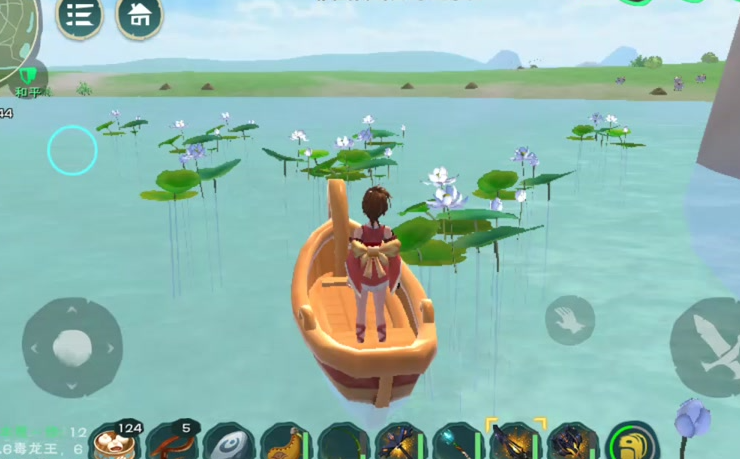
Task: Select the silver shield hotbar slot
Action: click(x=228, y=443)
